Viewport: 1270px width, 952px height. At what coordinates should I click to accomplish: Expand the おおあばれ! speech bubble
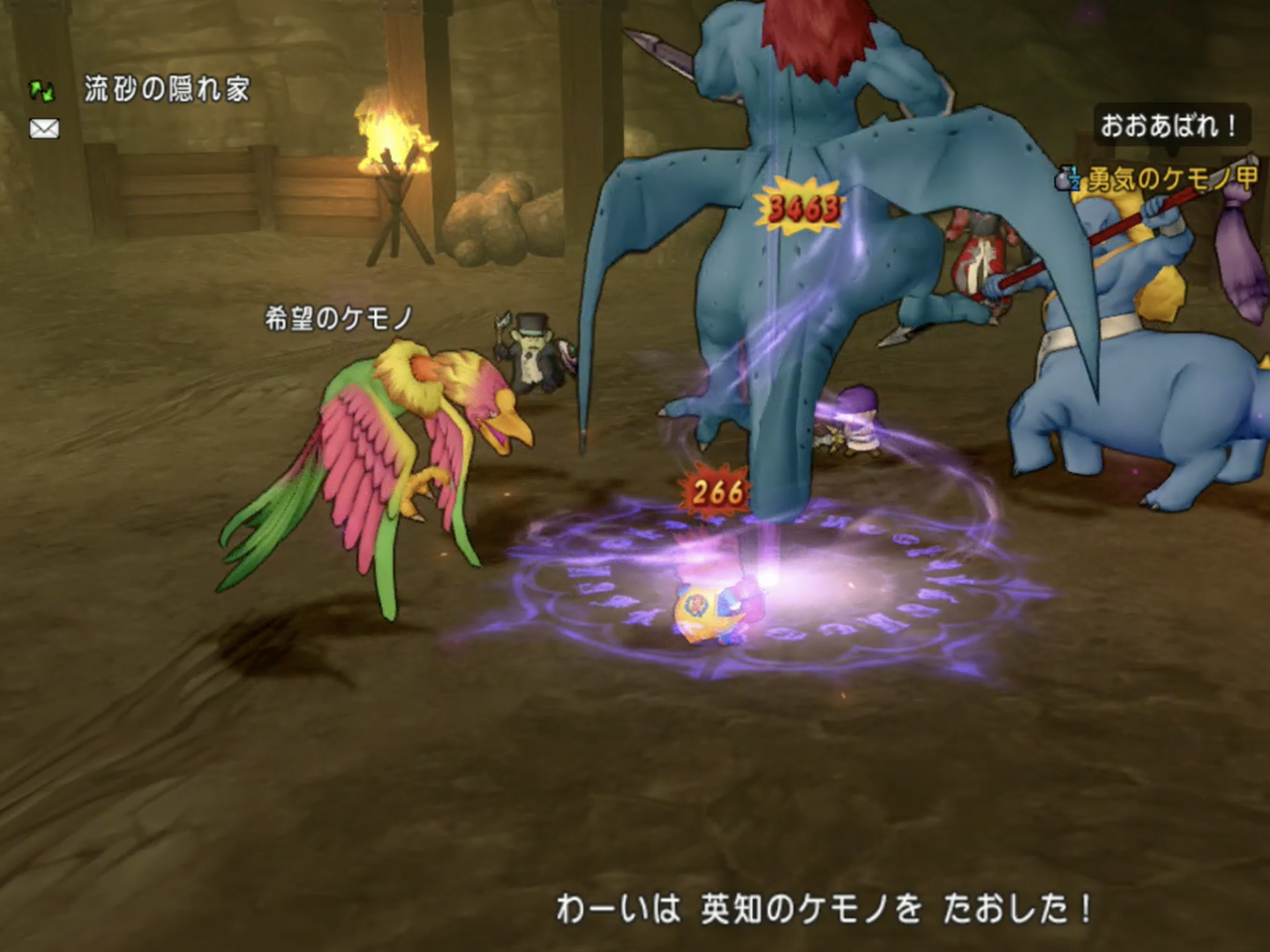point(1174,123)
